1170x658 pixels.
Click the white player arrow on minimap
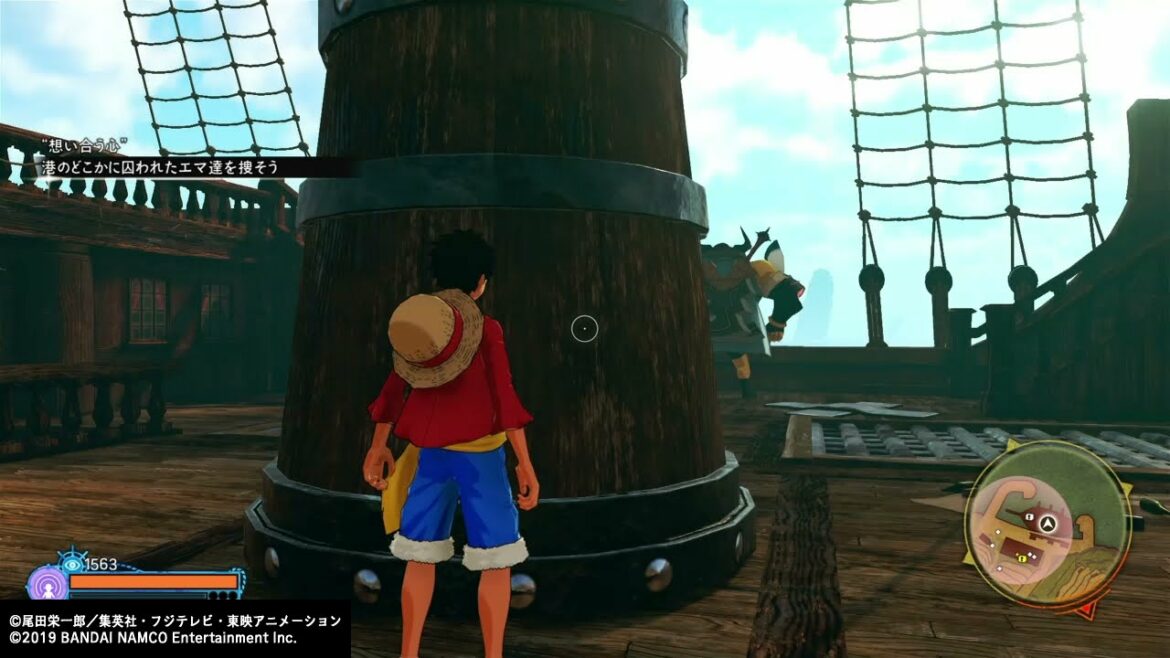pyautogui.click(x=1047, y=522)
